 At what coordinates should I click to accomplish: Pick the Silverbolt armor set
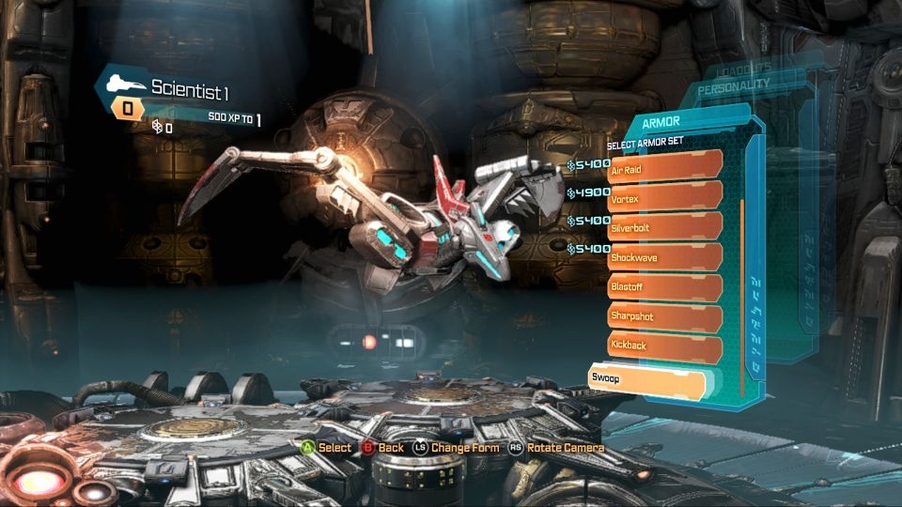coord(665,226)
